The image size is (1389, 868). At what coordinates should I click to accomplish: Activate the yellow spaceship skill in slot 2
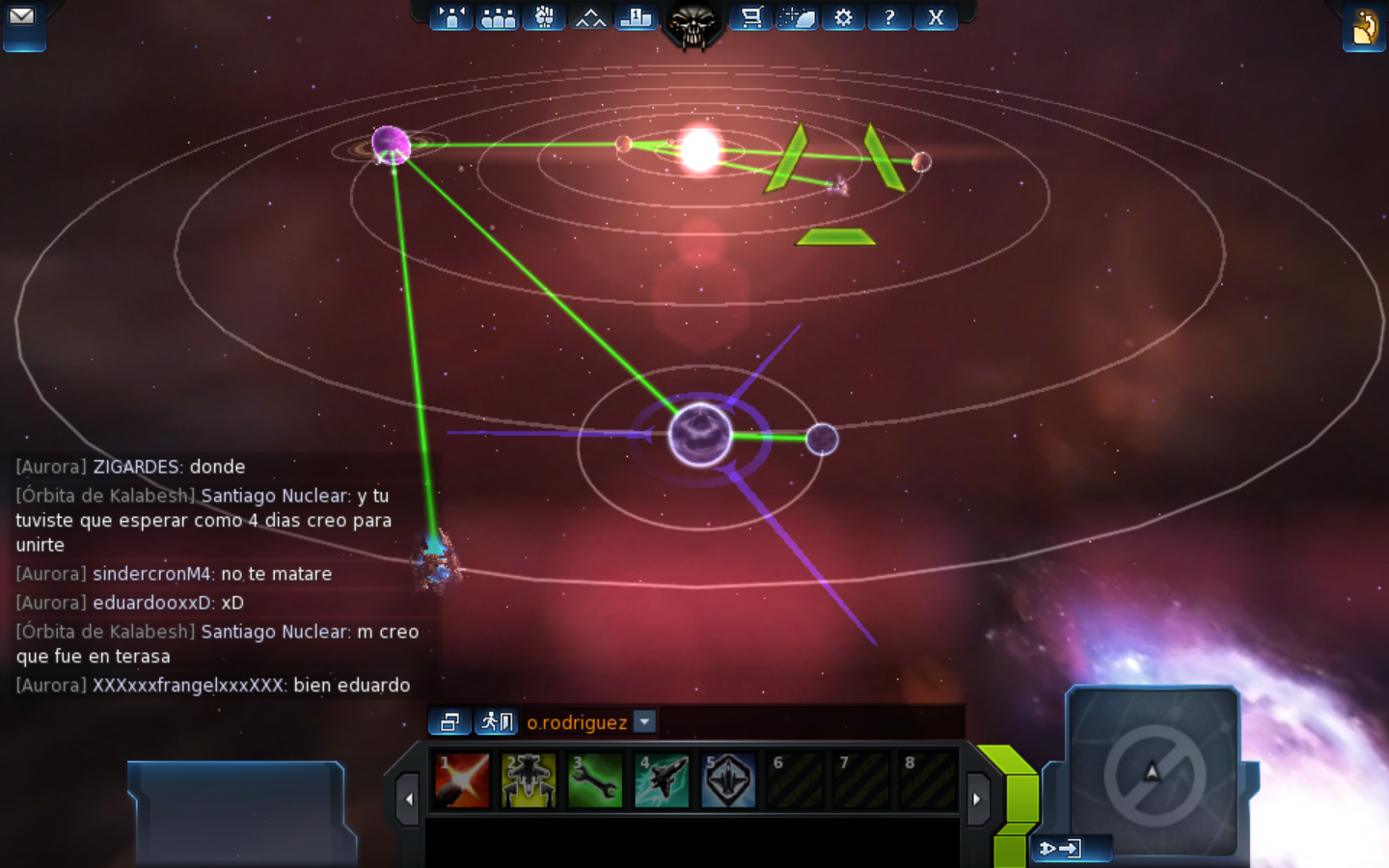[x=529, y=779]
